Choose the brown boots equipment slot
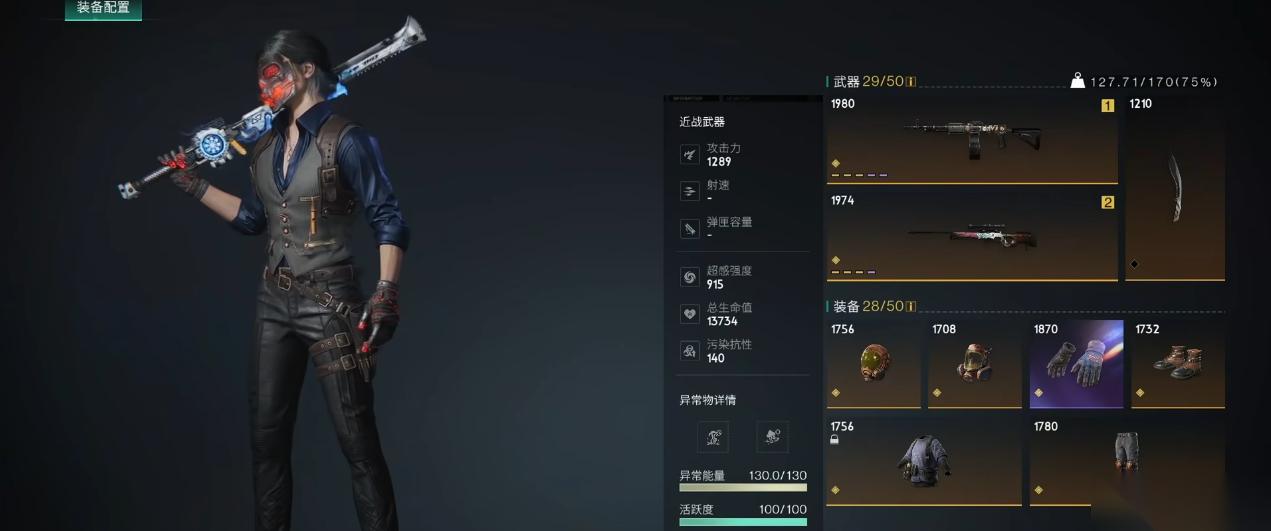1271x531 pixels. click(1177, 364)
